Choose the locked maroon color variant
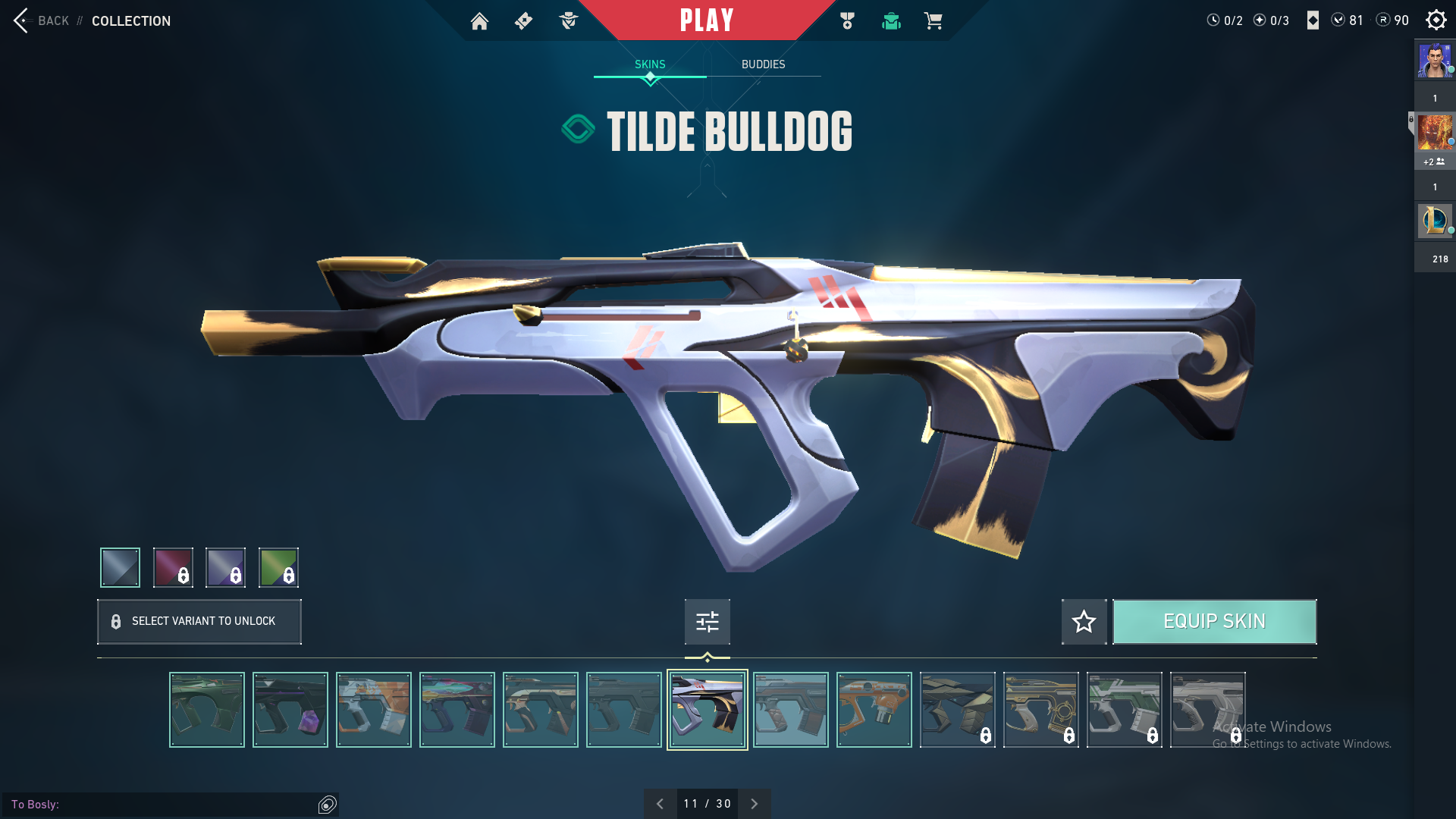The image size is (1456, 819). 173,567
